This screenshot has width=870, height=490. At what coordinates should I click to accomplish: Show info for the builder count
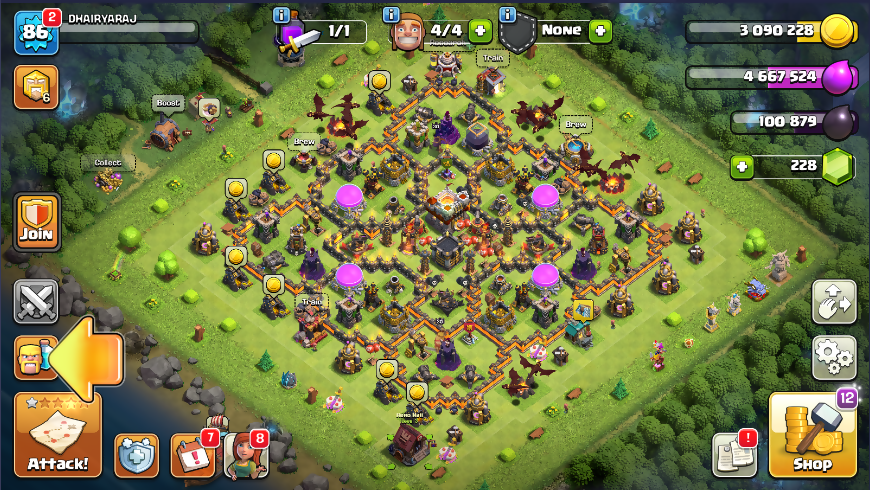point(390,14)
